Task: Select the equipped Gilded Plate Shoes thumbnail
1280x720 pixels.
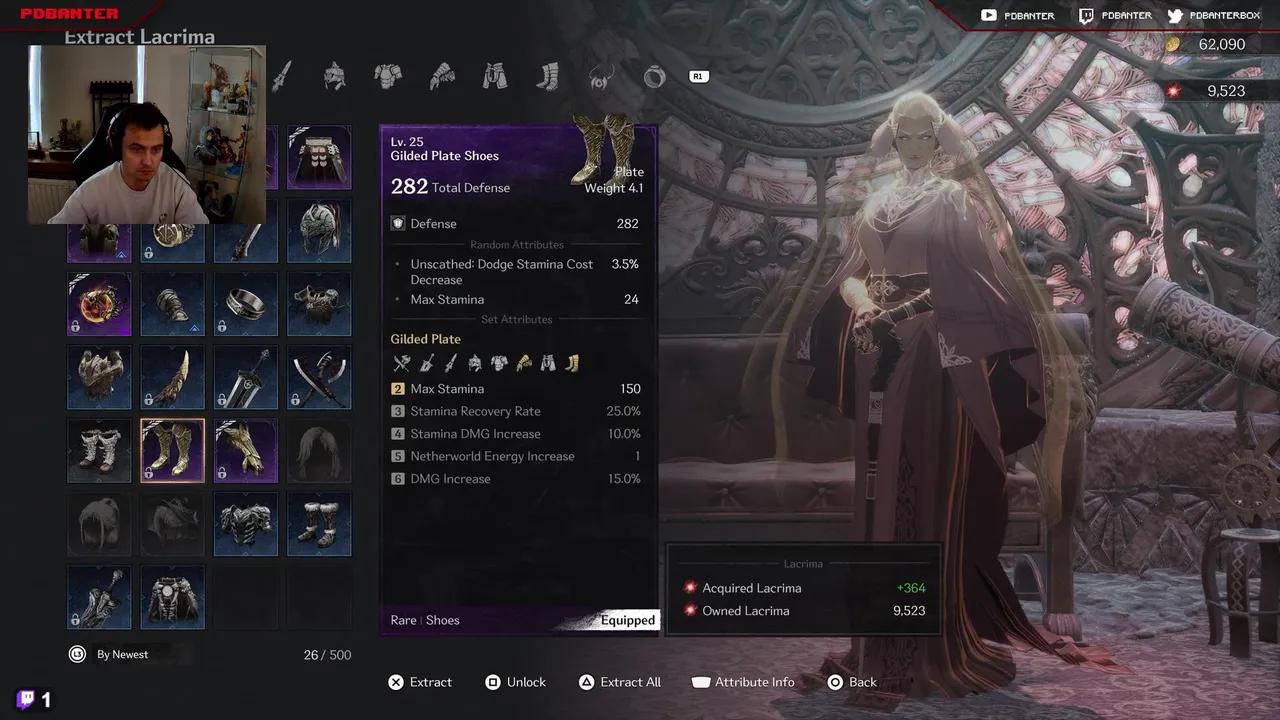Action: click(172, 450)
